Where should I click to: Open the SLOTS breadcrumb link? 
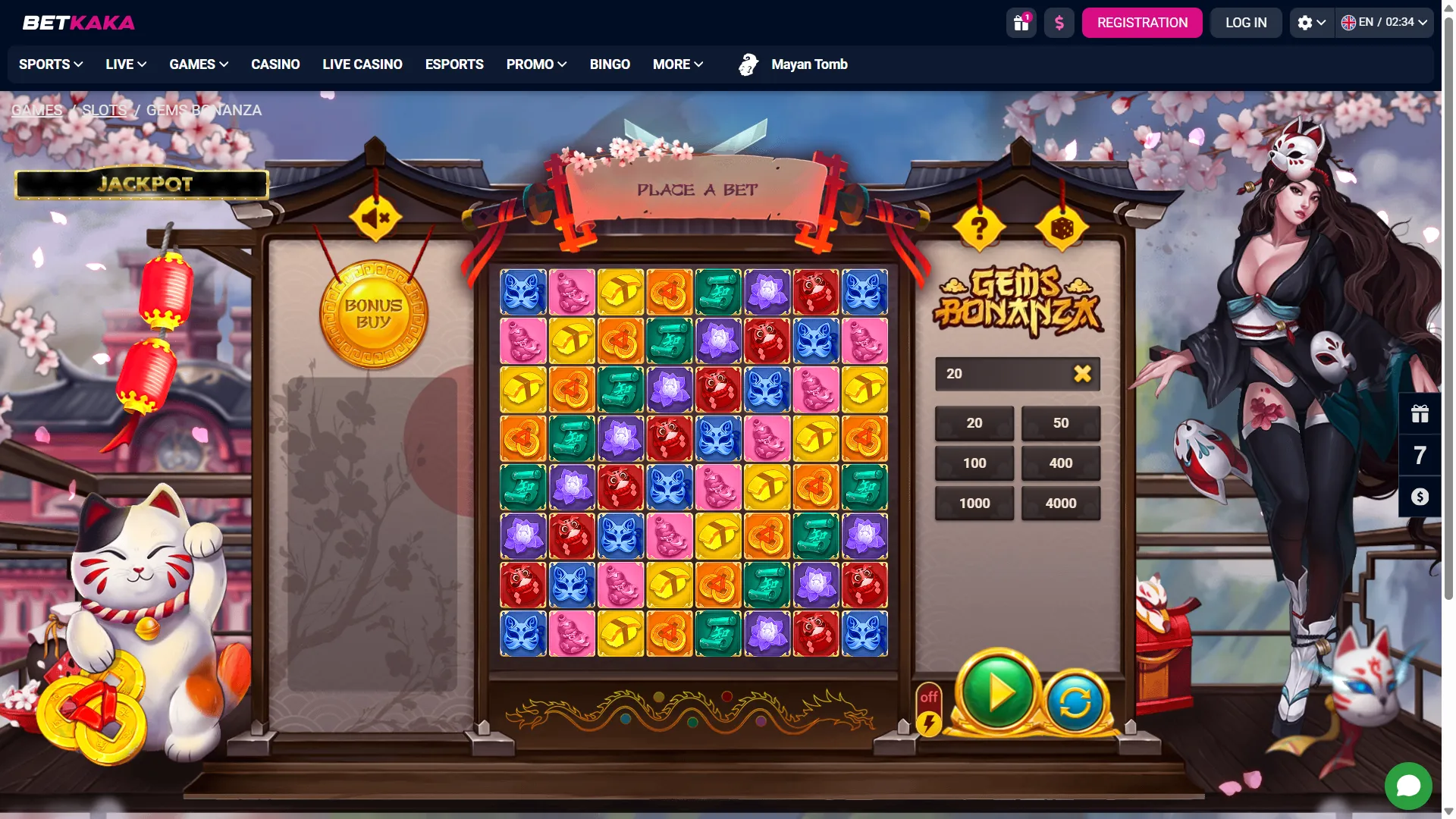point(105,110)
